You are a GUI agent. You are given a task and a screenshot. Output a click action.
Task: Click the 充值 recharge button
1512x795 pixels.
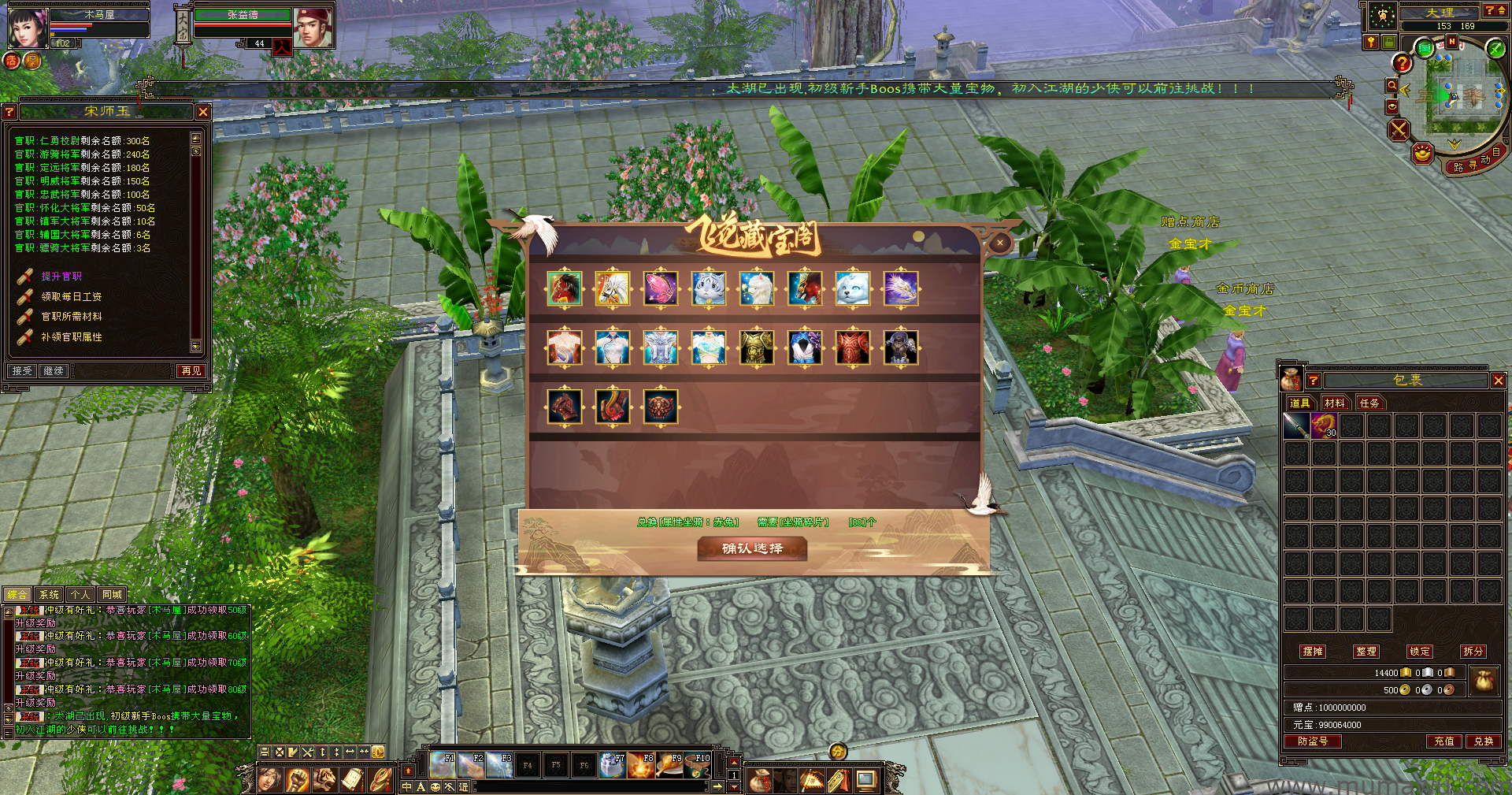(1444, 741)
